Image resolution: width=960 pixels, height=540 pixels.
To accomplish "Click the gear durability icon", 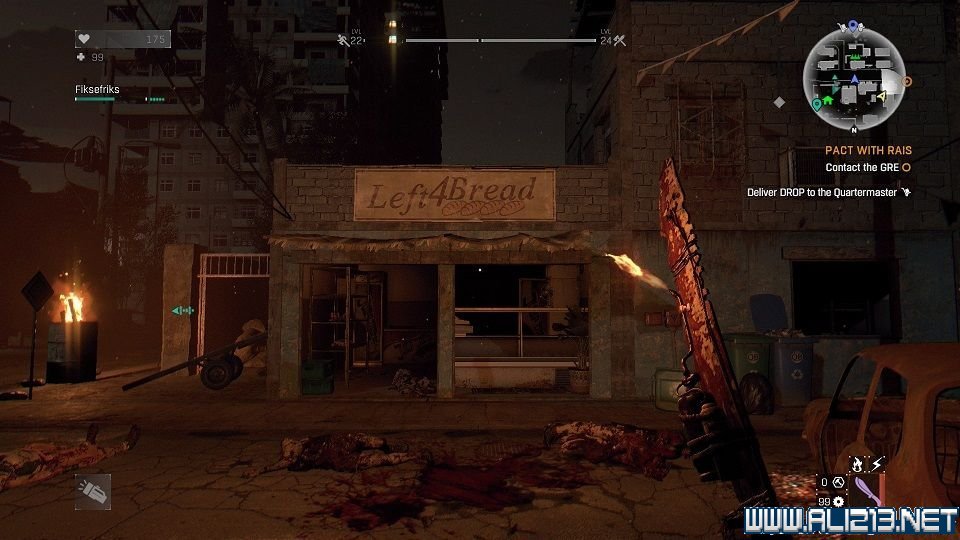I will click(837, 501).
